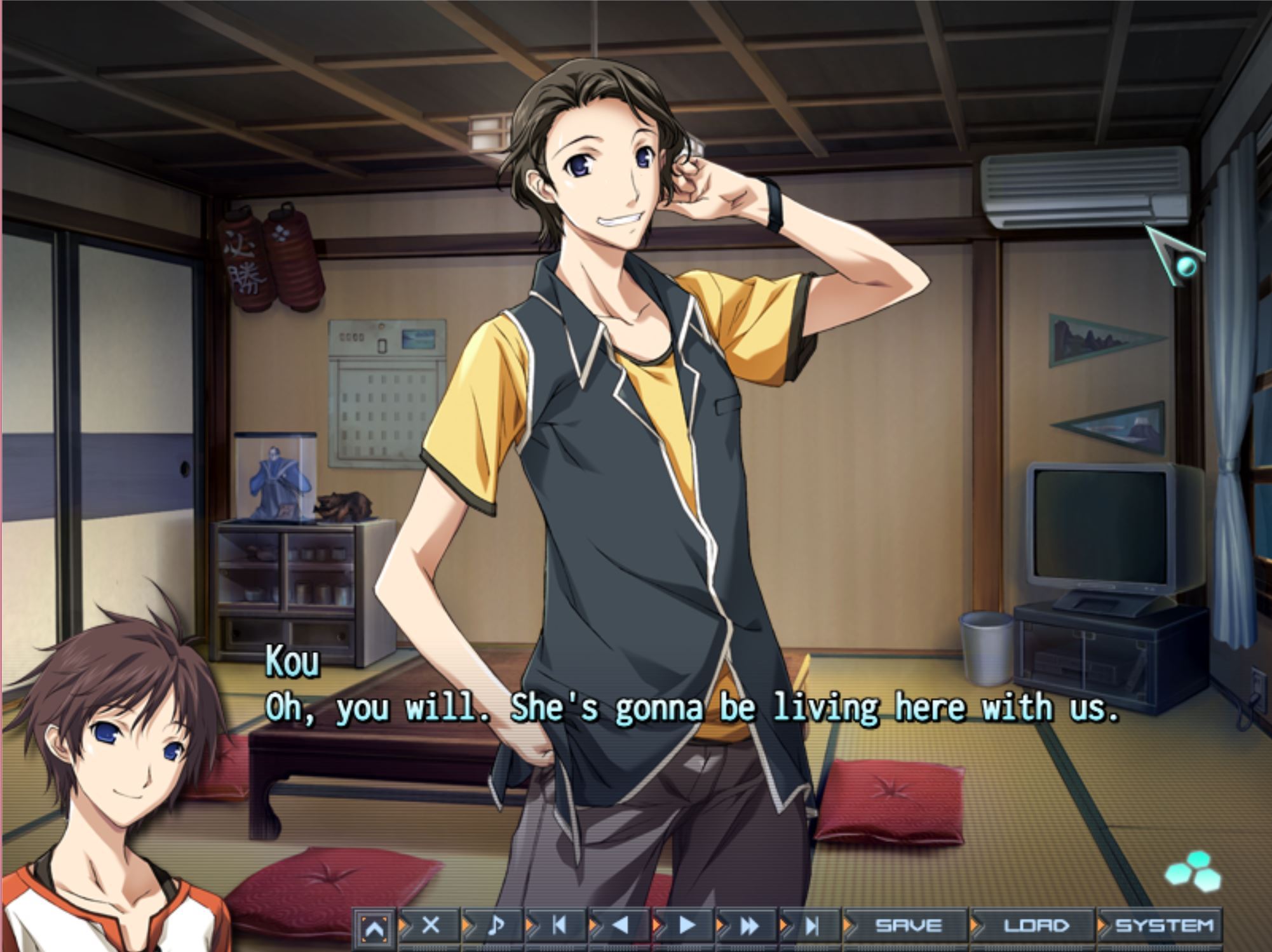Viewport: 1272px width, 952px height.
Task: Start auto-play with the play arrow
Action: point(686,925)
